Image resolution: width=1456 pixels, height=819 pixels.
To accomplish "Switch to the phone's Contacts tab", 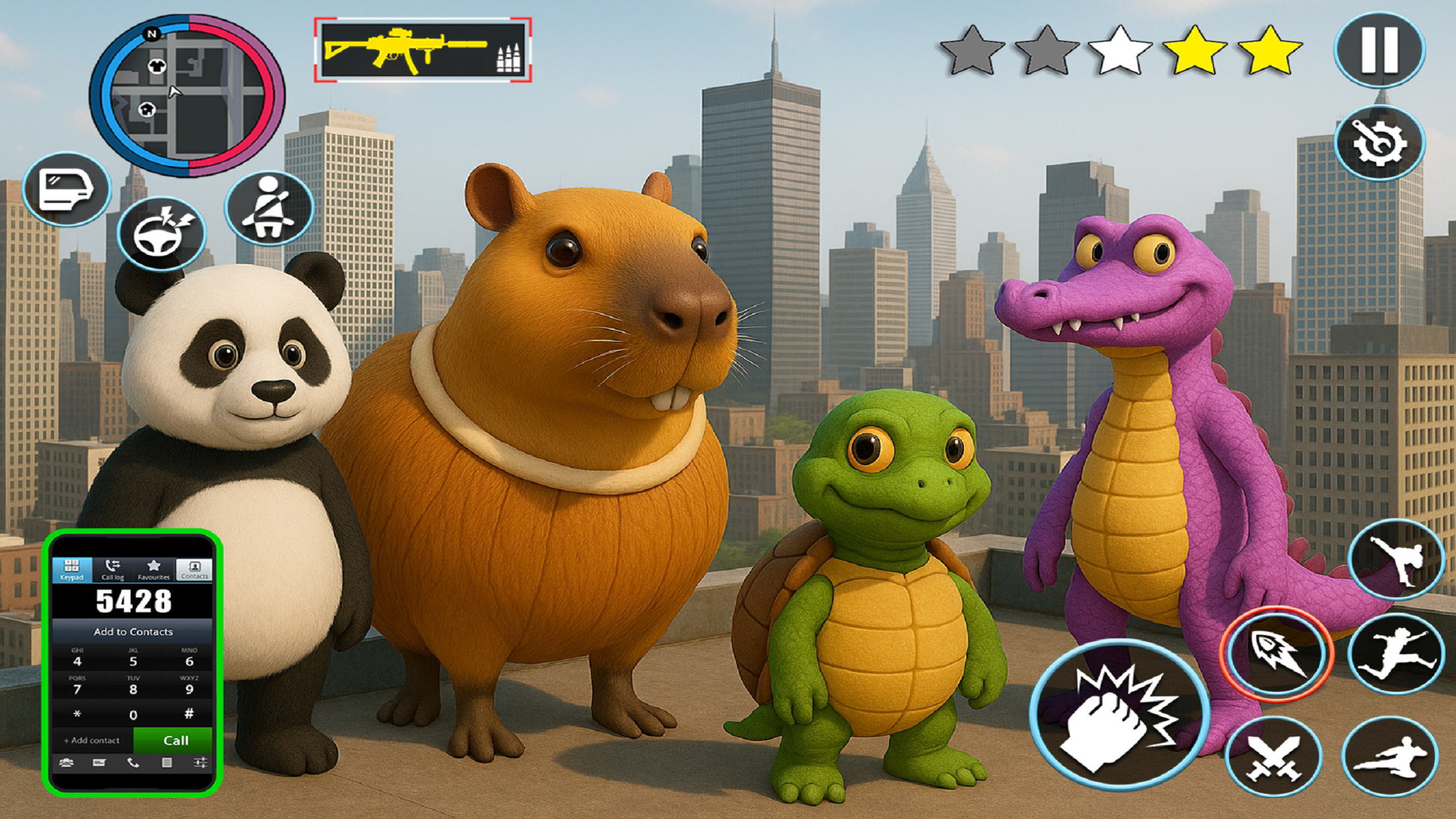I will click(195, 570).
